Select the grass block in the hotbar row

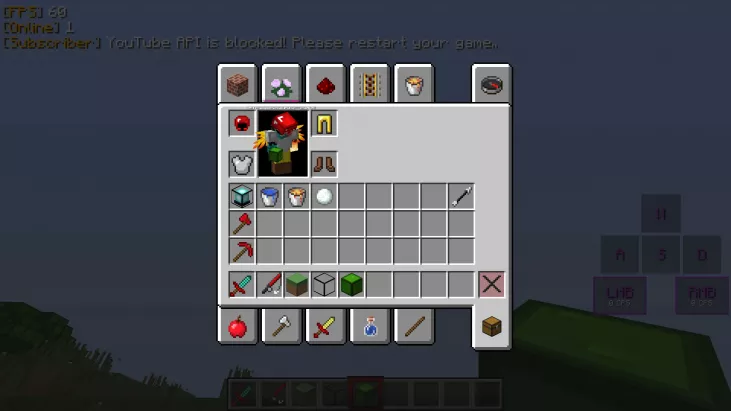click(296, 284)
